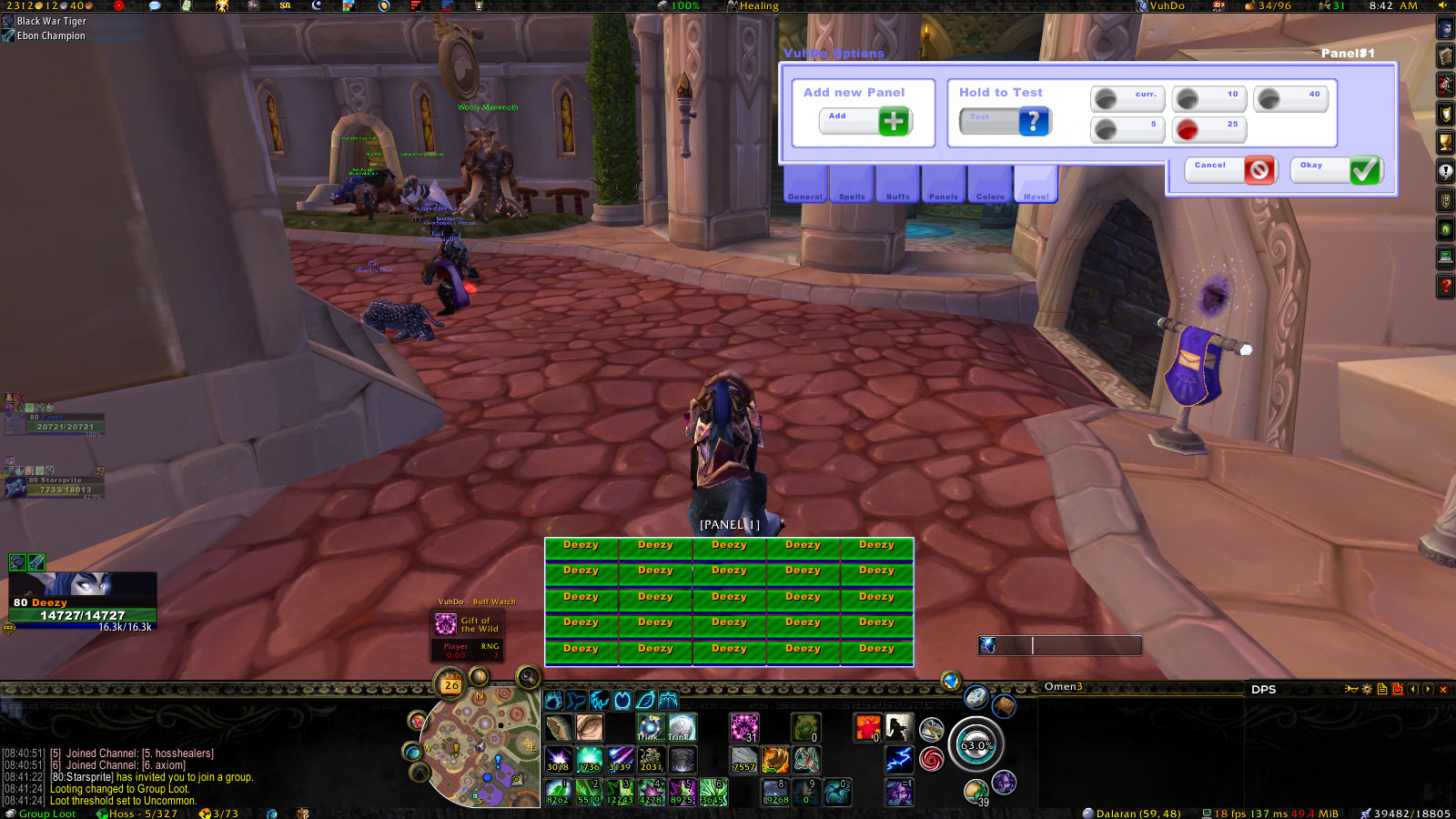Pick the 25-player test group size

[1188, 129]
